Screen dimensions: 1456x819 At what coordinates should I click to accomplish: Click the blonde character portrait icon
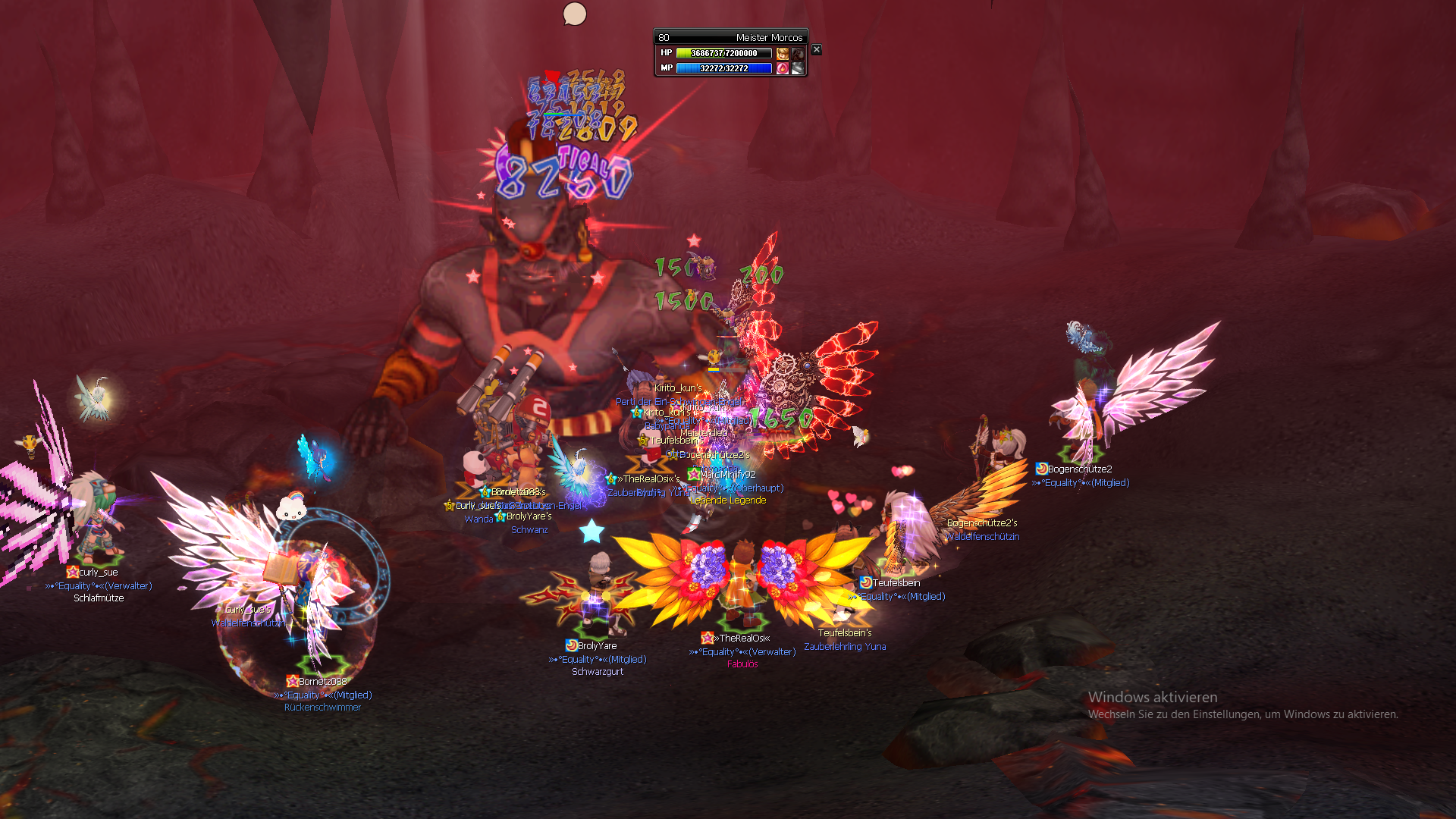tap(783, 53)
